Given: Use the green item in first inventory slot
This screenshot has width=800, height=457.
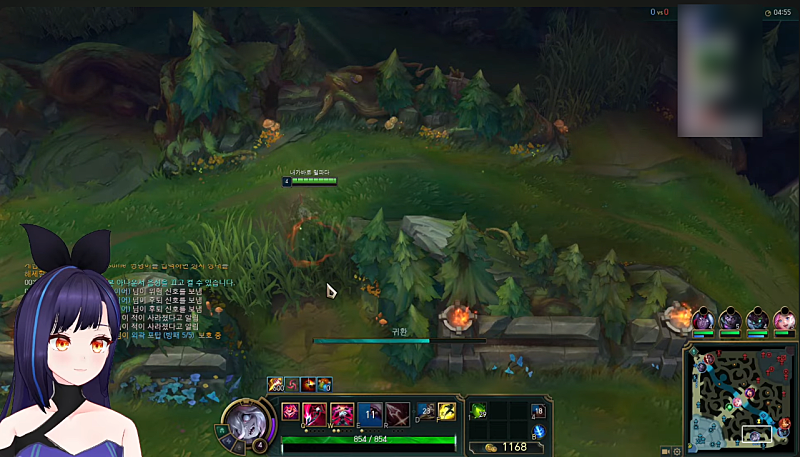Looking at the screenshot, I should click(x=479, y=411).
